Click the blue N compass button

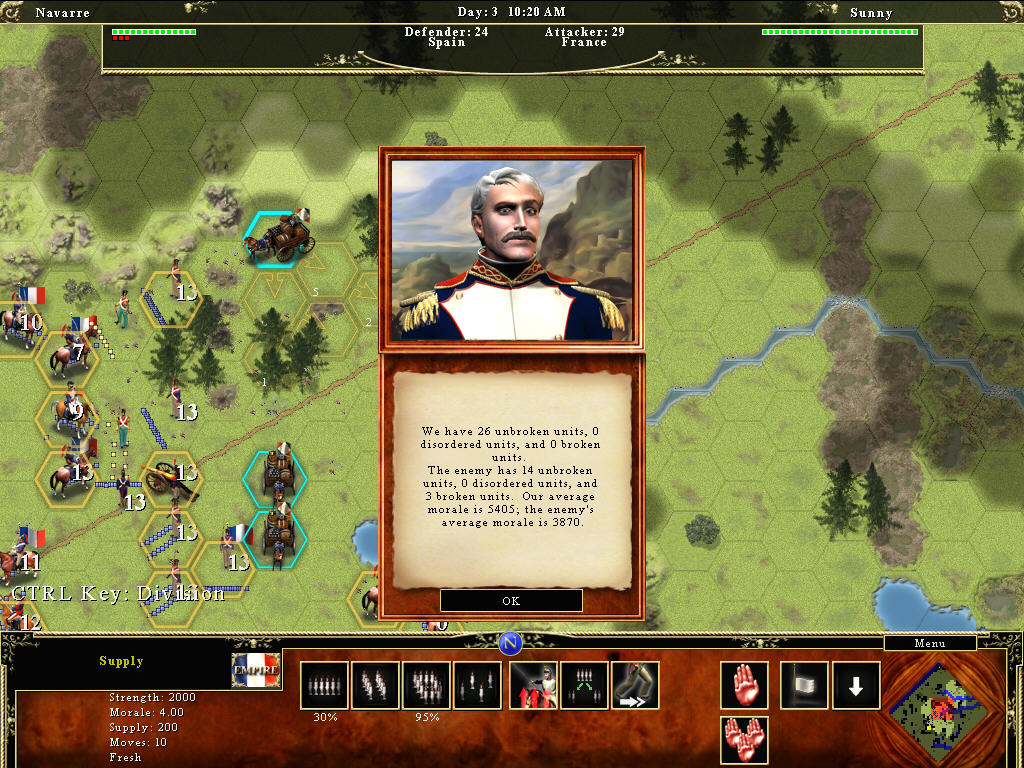(x=511, y=643)
